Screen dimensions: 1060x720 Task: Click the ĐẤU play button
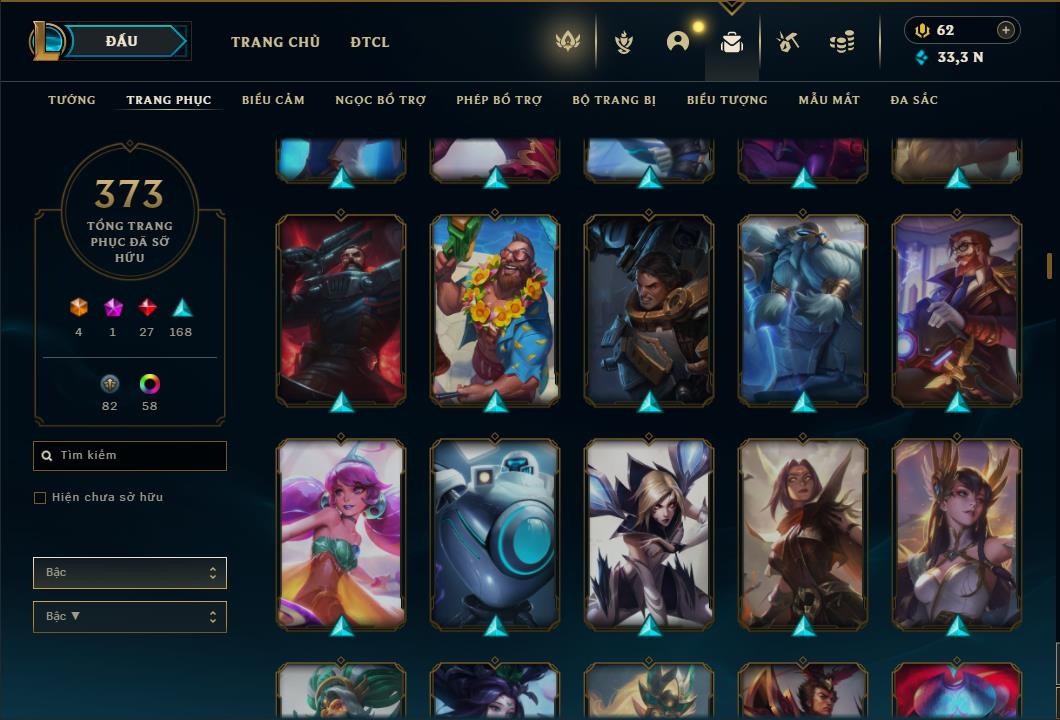click(x=121, y=41)
